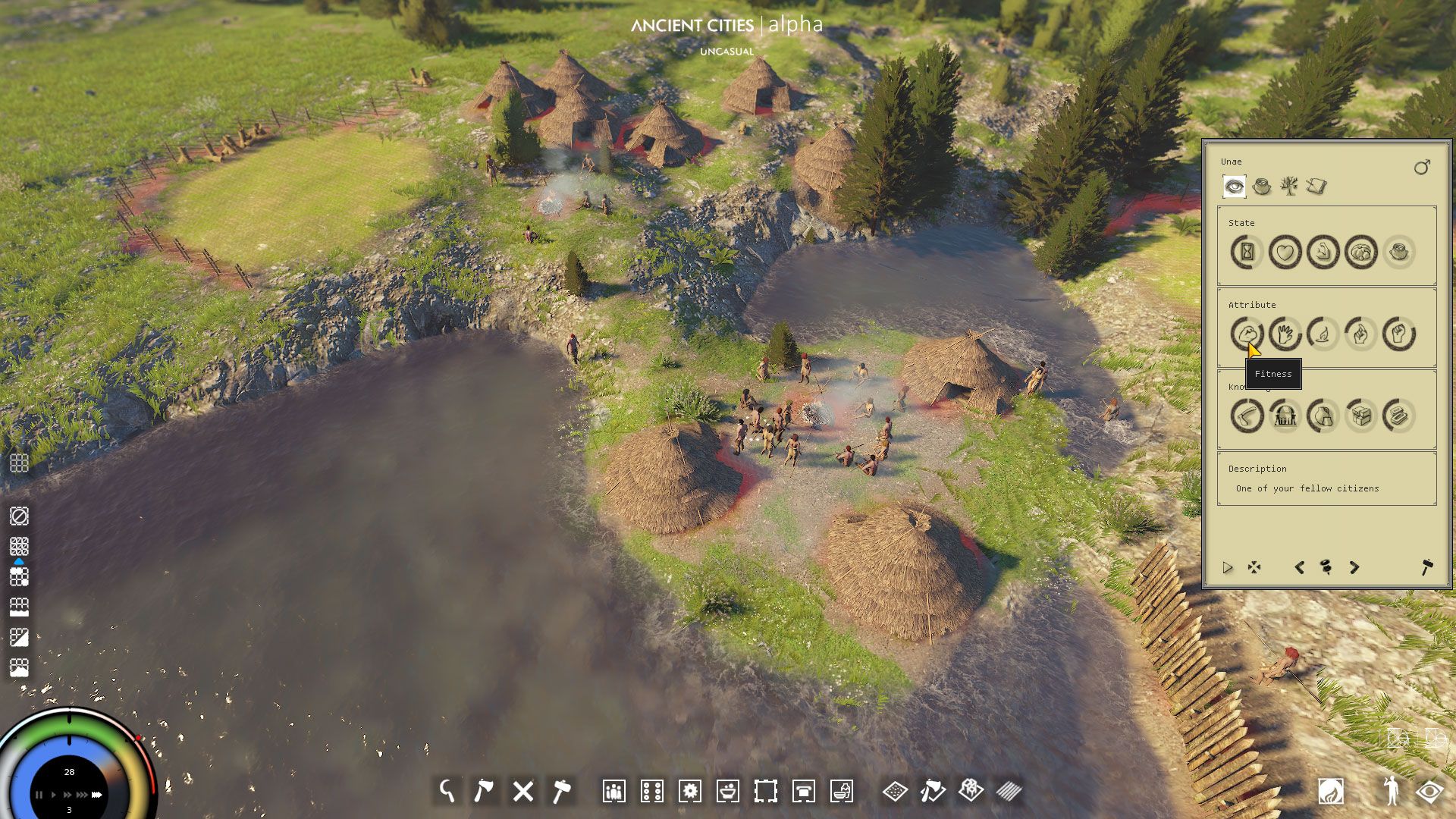Click the open hand attribute icon
Screen dimensions: 1456x819
[x=1285, y=334]
